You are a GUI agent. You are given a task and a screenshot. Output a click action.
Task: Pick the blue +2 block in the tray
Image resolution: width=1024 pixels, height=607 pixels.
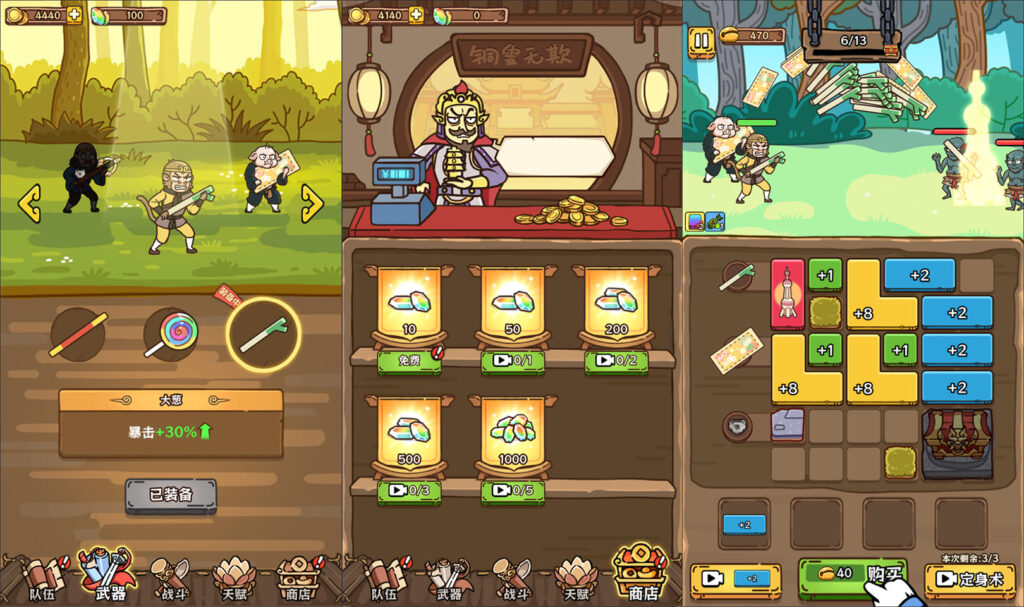(x=744, y=524)
